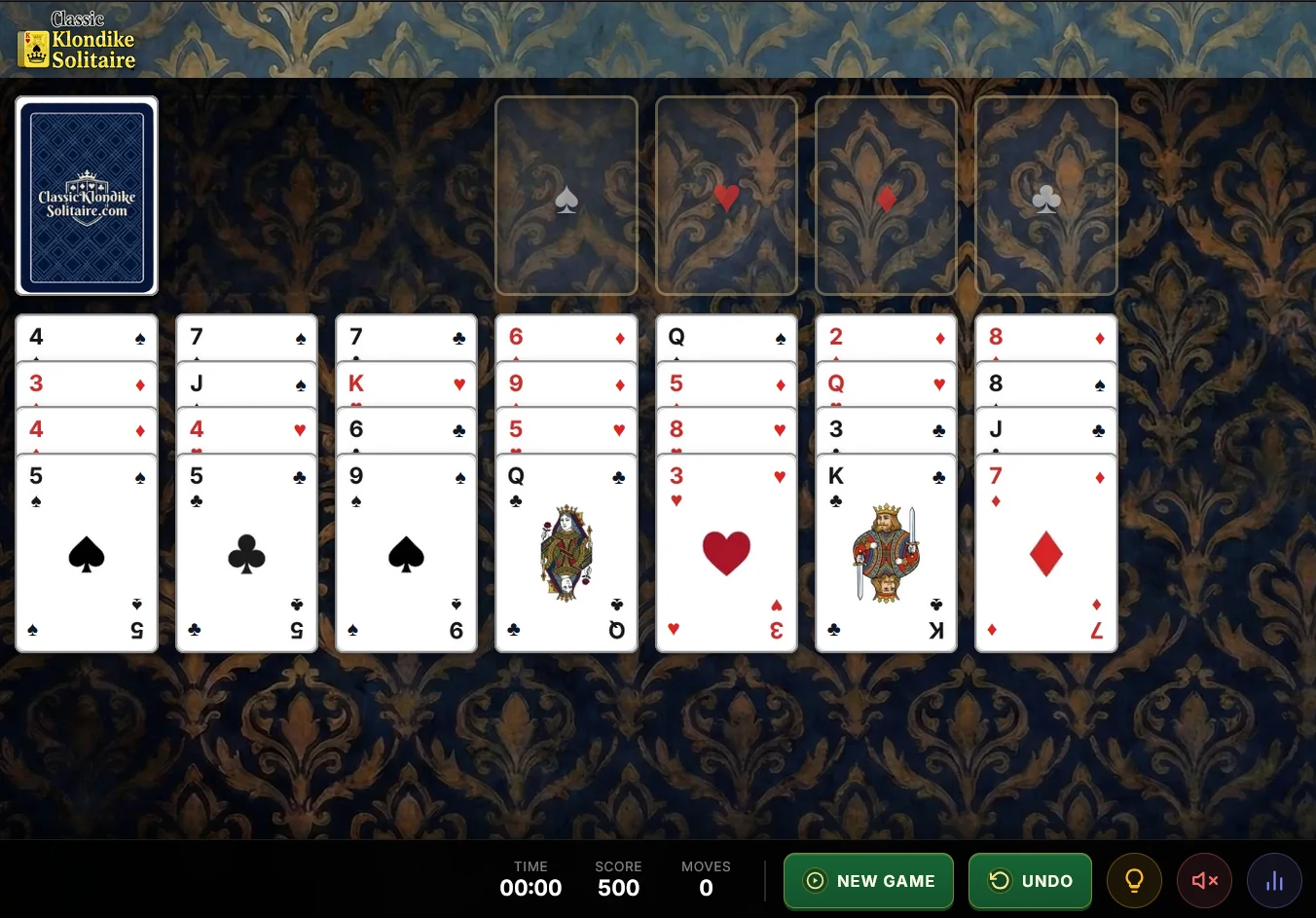Start a New Game
Image resolution: width=1316 pixels, height=918 pixels.
tap(868, 881)
